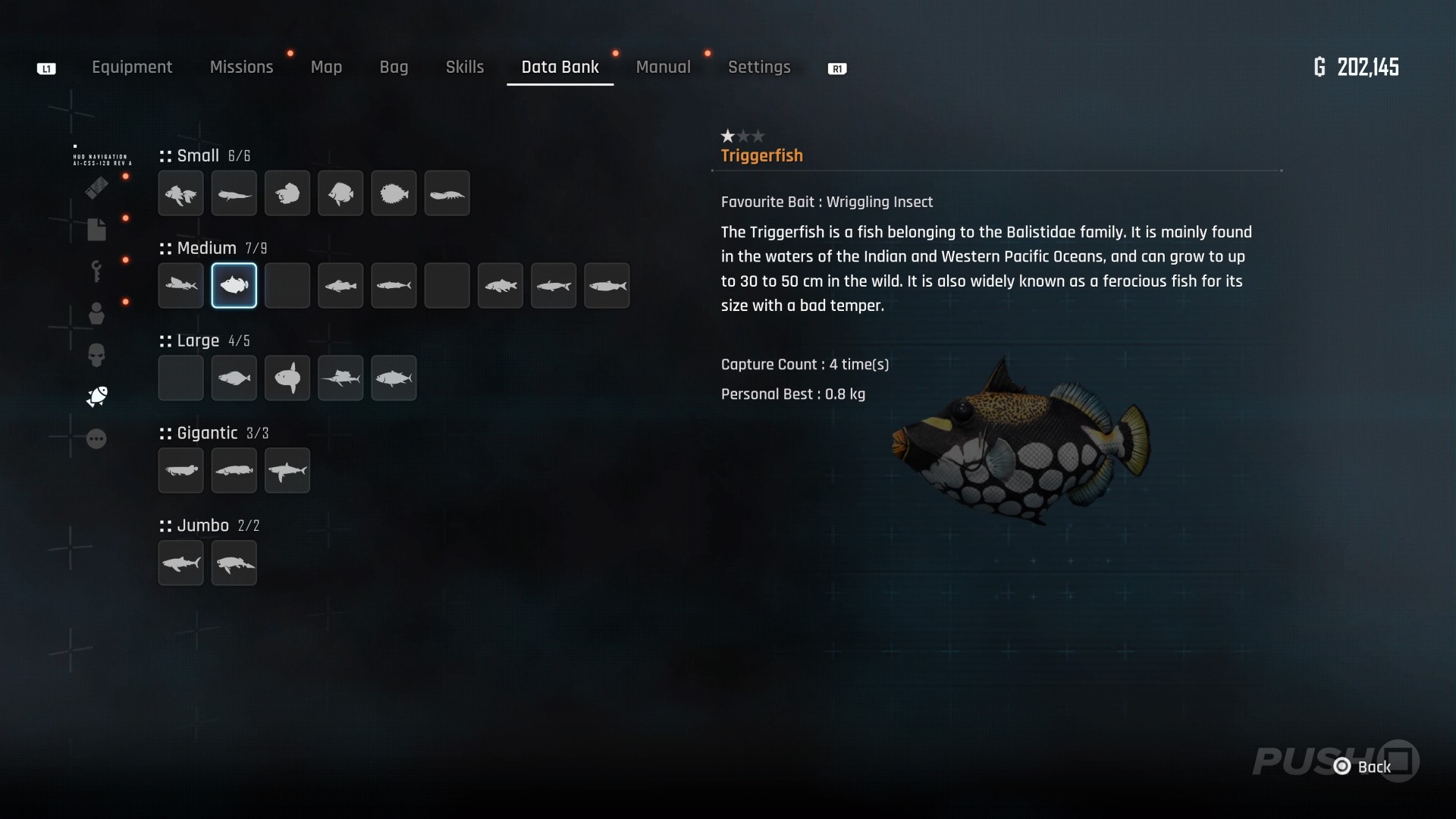Open the person silhouette category
This screenshot has height=819, width=1456.
pos(96,313)
